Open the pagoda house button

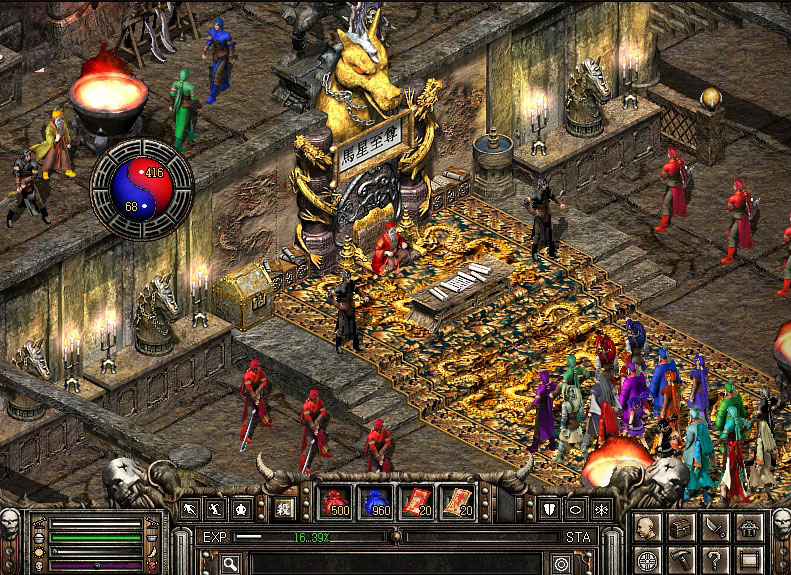coord(749,526)
